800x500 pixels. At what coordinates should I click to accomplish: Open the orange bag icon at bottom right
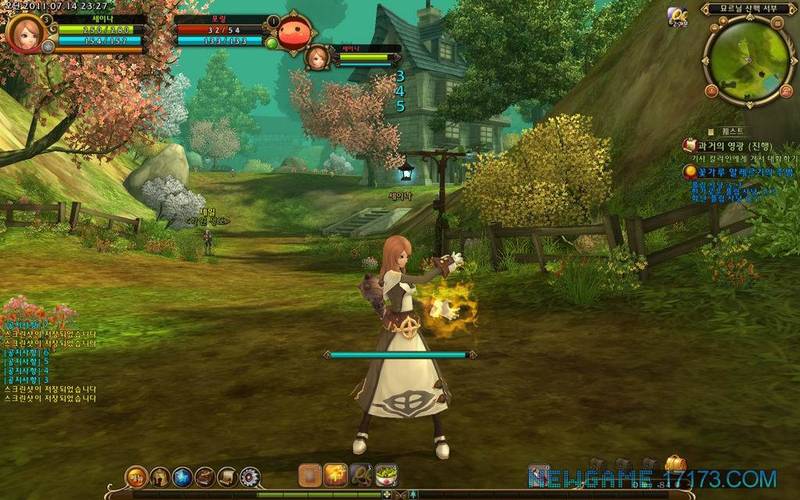pyautogui.click(x=676, y=463)
